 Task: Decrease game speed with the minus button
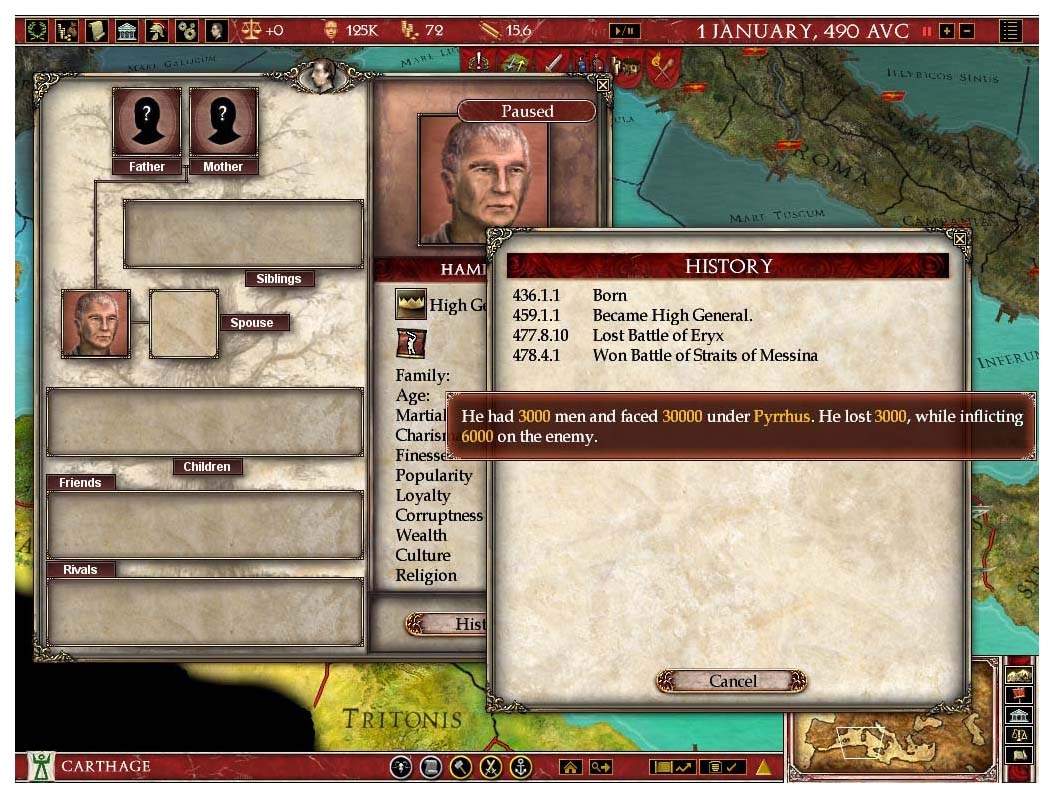[x=966, y=31]
